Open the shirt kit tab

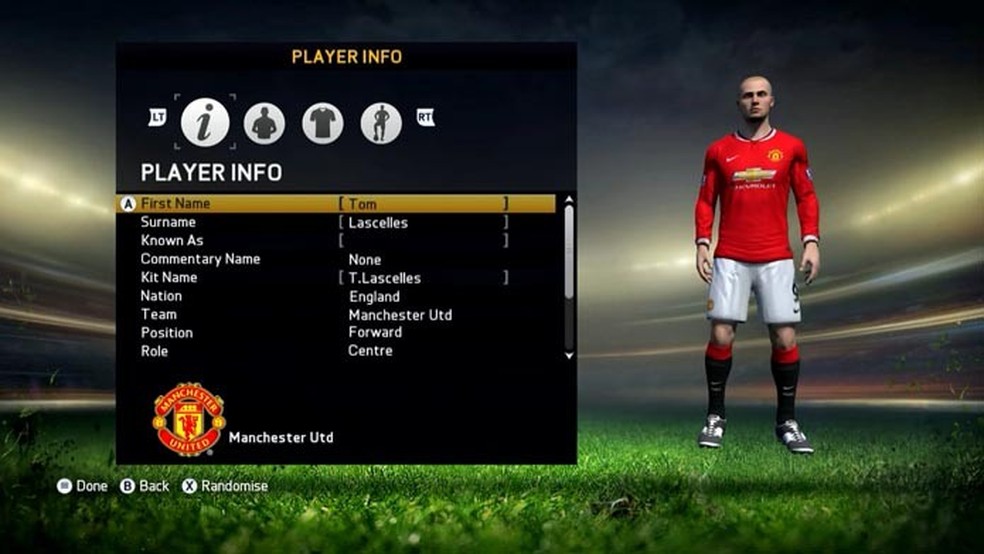point(322,123)
